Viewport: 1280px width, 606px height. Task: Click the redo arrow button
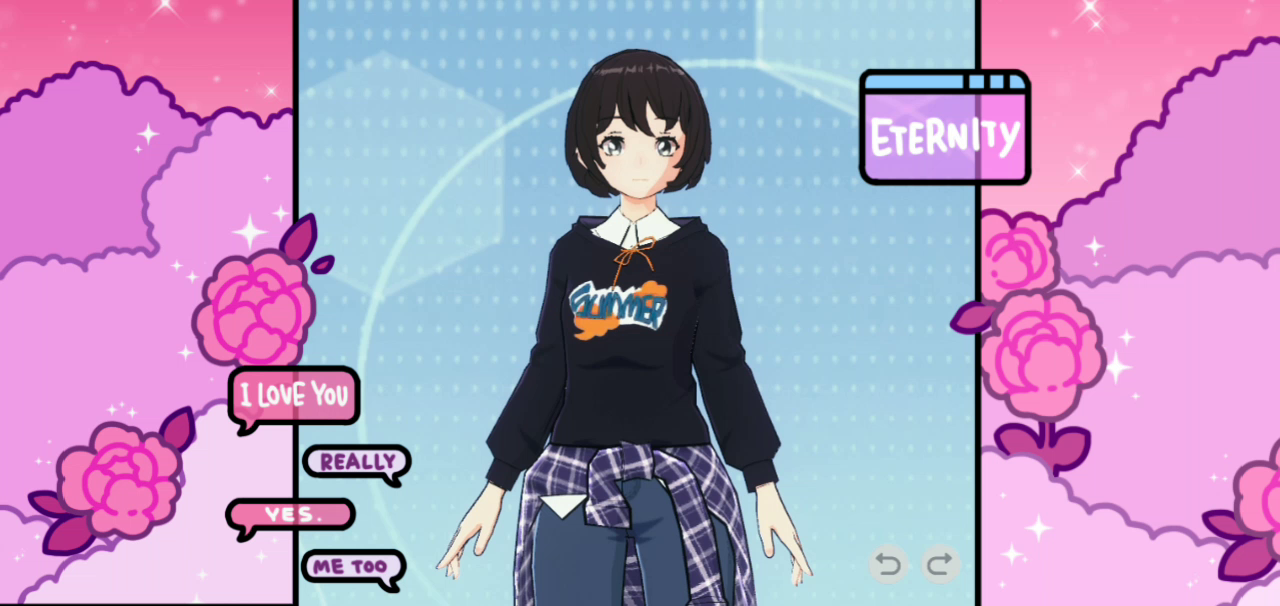(x=939, y=565)
